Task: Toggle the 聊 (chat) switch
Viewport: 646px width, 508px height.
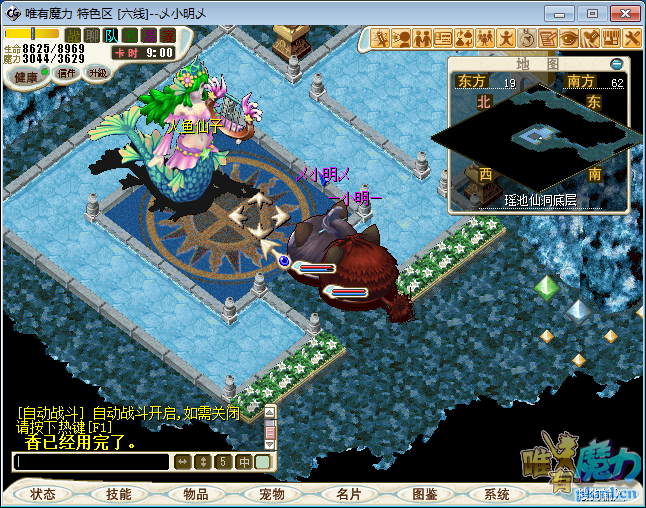Action: coord(92,36)
